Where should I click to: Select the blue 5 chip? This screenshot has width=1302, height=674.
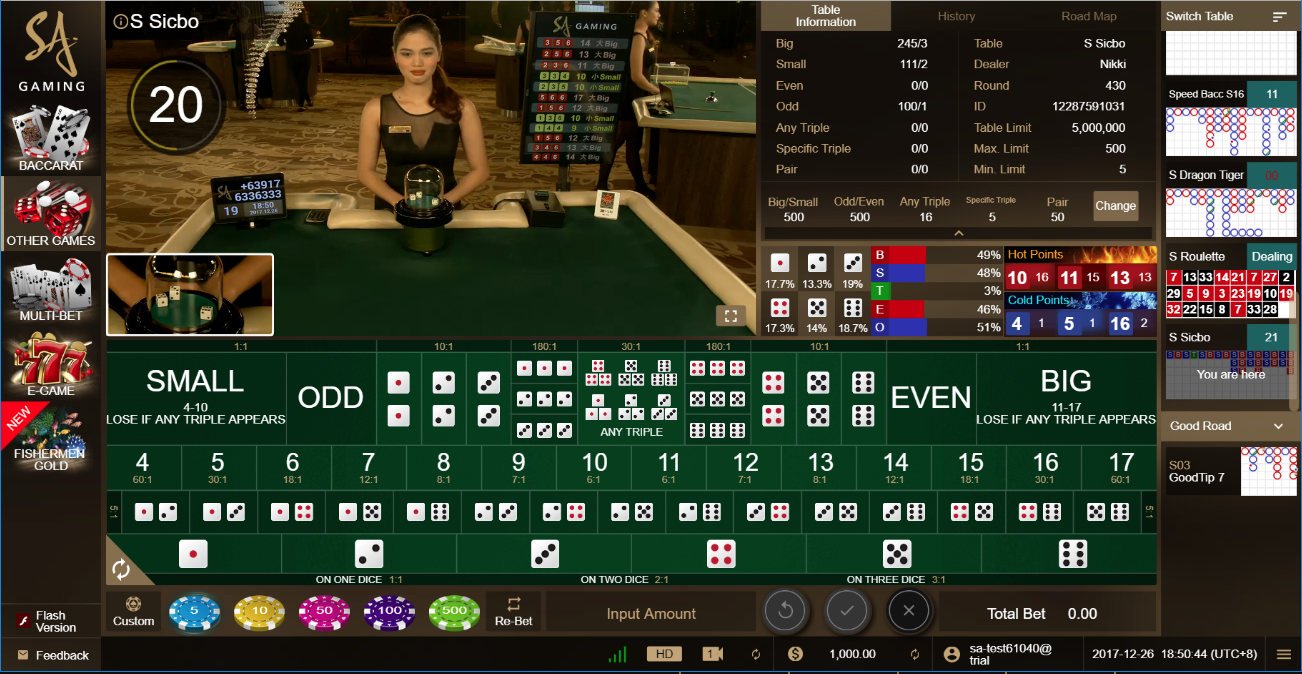tap(193, 613)
